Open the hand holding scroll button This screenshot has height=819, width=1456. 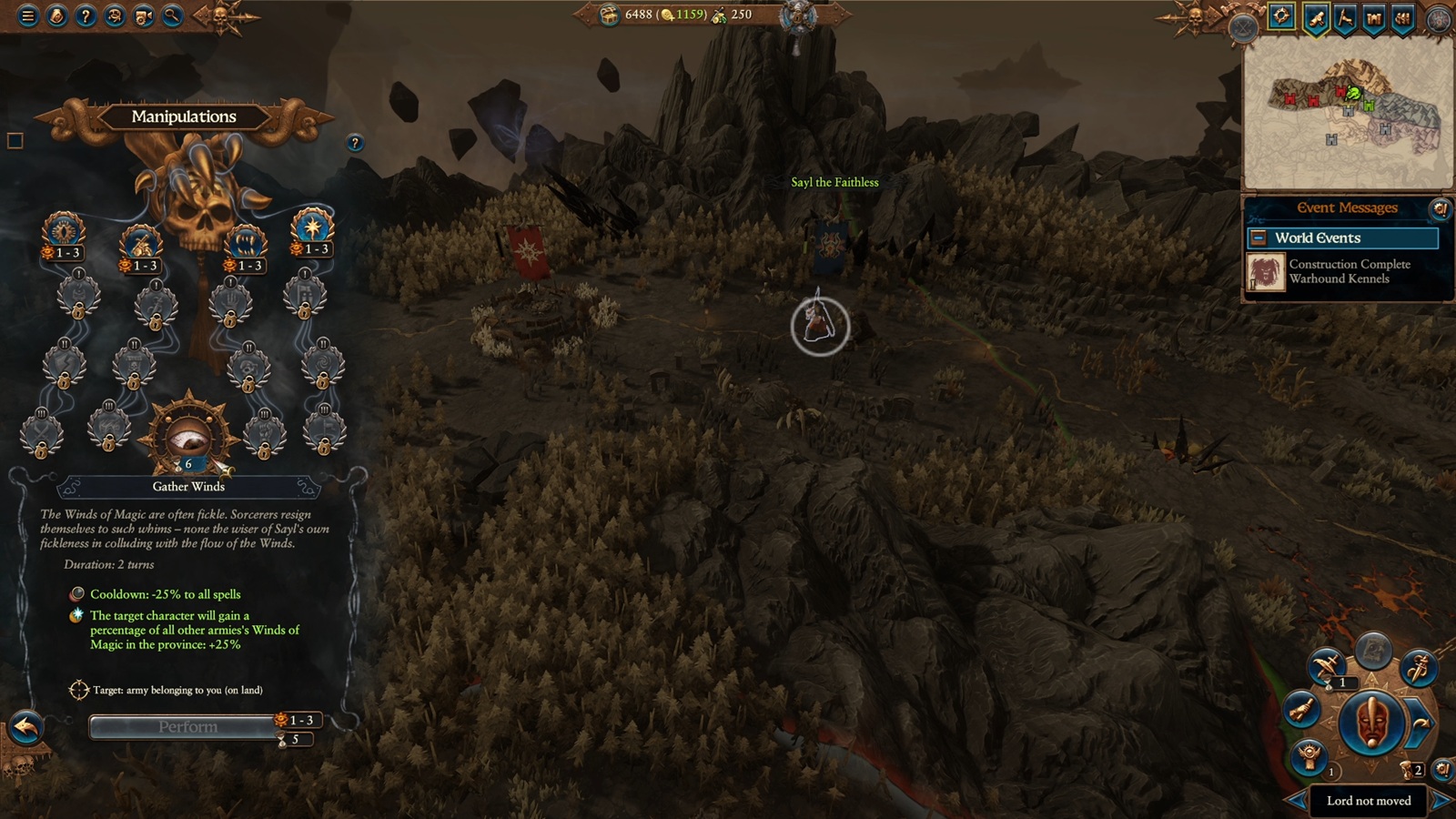(x=1302, y=708)
